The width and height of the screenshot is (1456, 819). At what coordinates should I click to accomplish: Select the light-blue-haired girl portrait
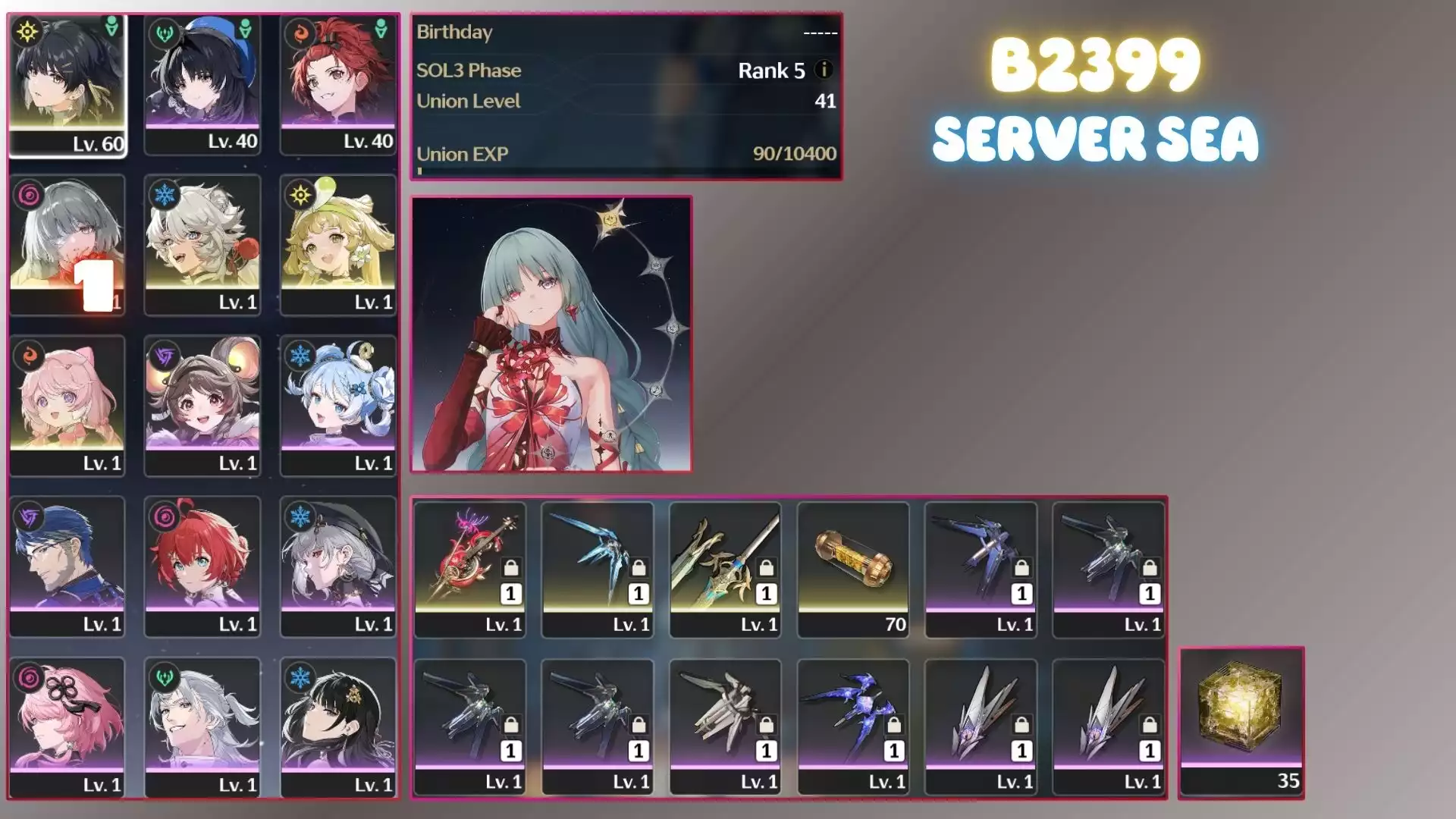(x=338, y=405)
